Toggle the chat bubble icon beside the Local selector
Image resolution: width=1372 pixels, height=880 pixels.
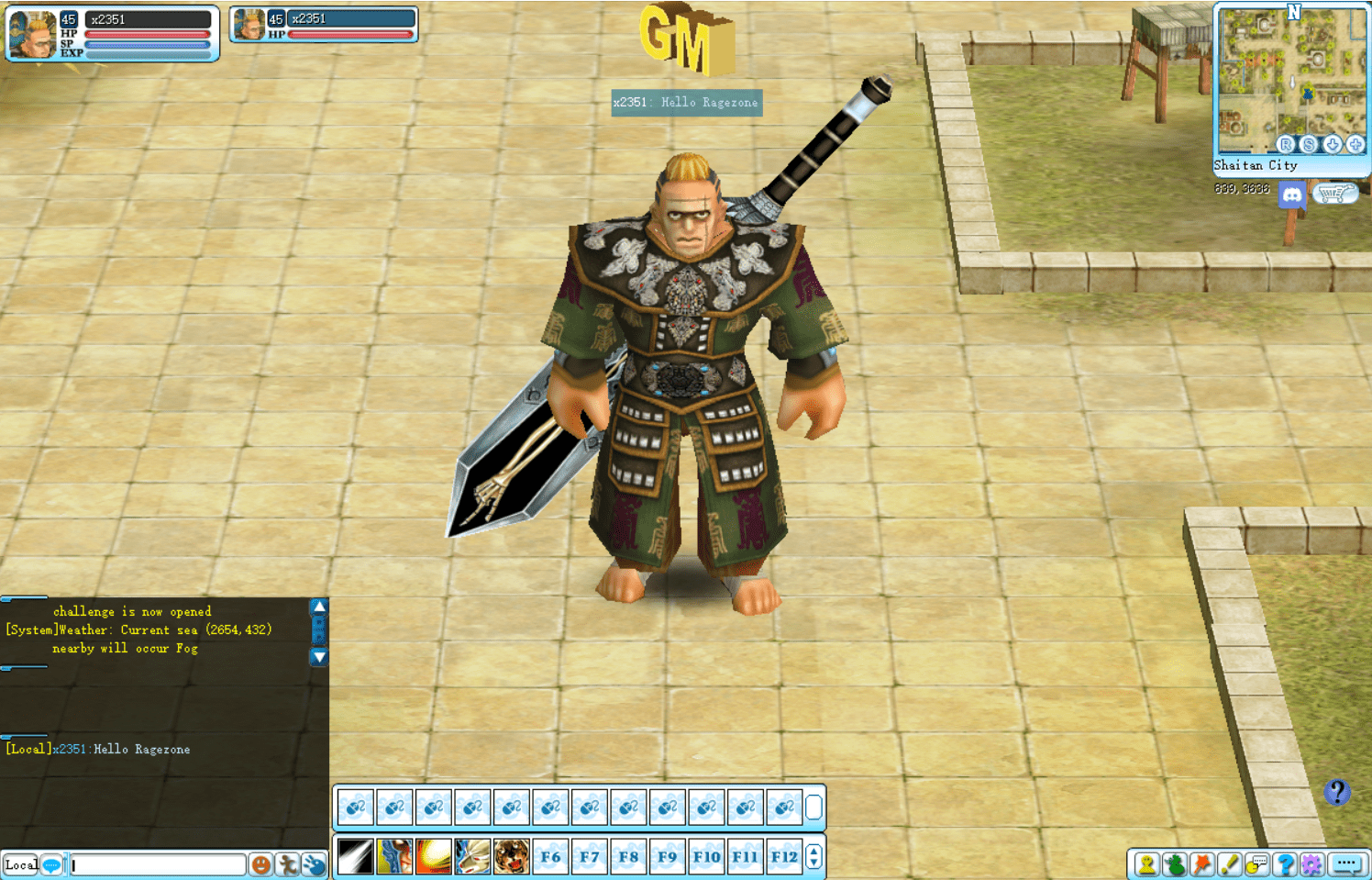[x=51, y=864]
